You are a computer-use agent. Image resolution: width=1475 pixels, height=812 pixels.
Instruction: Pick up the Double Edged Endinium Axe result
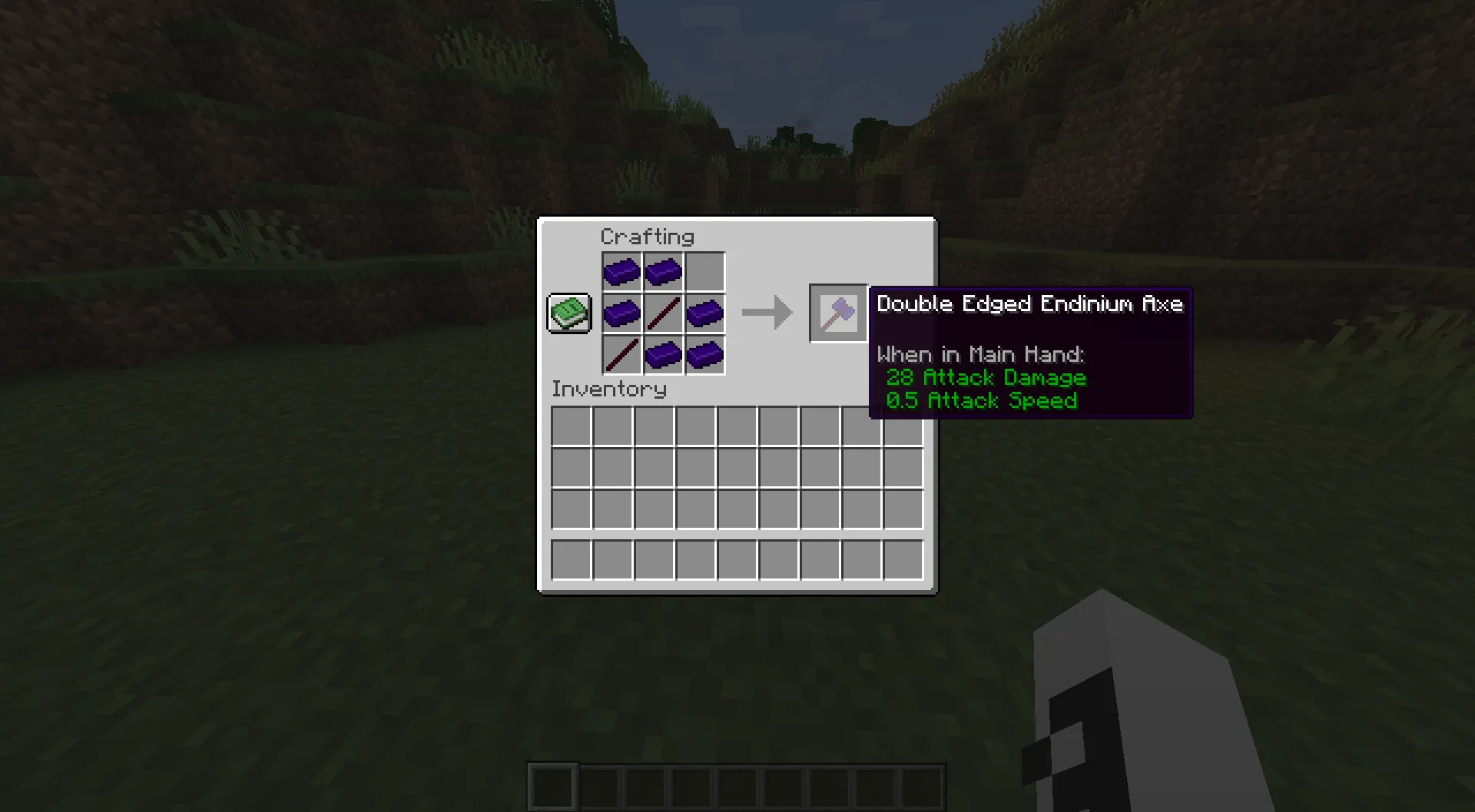837,313
